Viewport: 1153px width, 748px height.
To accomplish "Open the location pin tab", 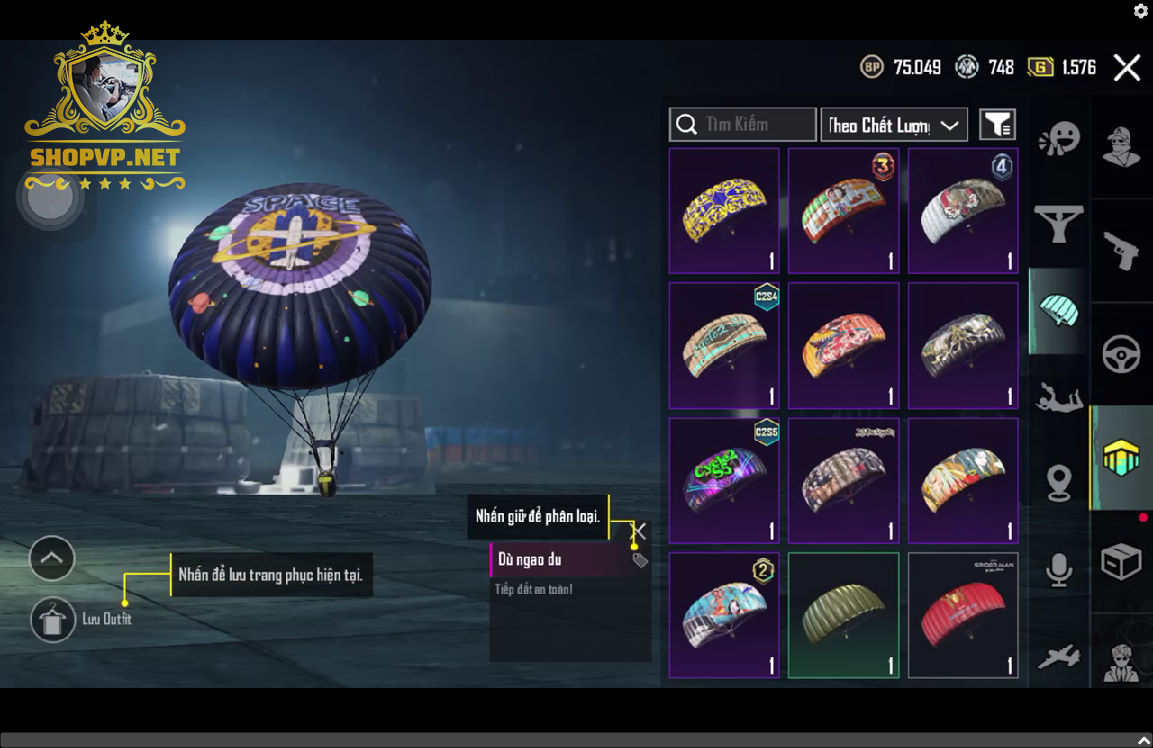I will 1058,484.
